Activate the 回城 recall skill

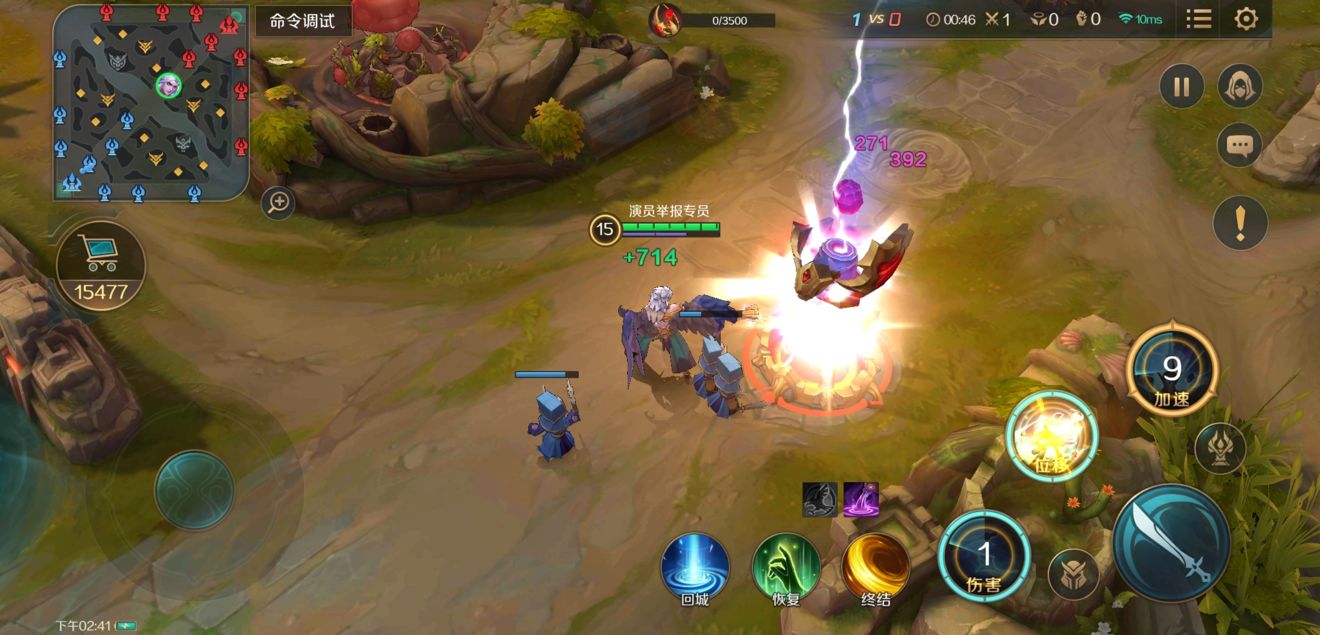point(695,567)
